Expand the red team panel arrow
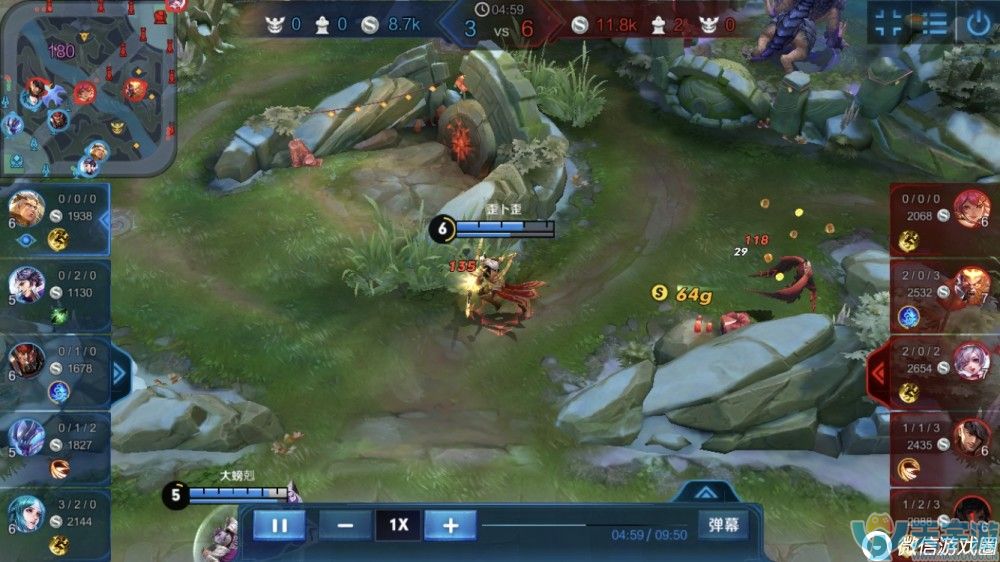1000x562 pixels. click(878, 374)
